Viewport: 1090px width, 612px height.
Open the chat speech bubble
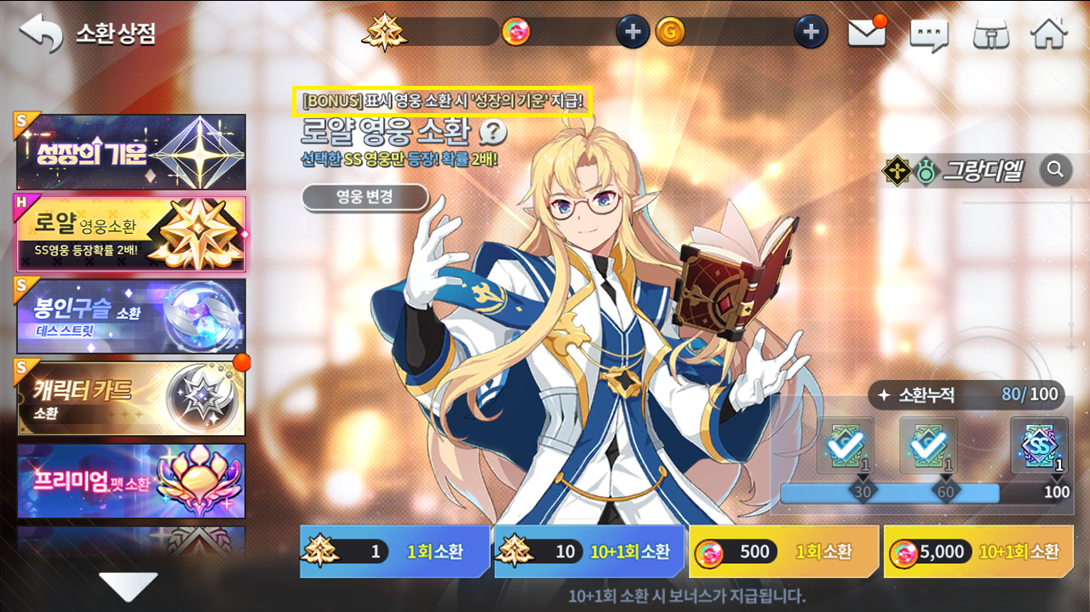click(928, 35)
